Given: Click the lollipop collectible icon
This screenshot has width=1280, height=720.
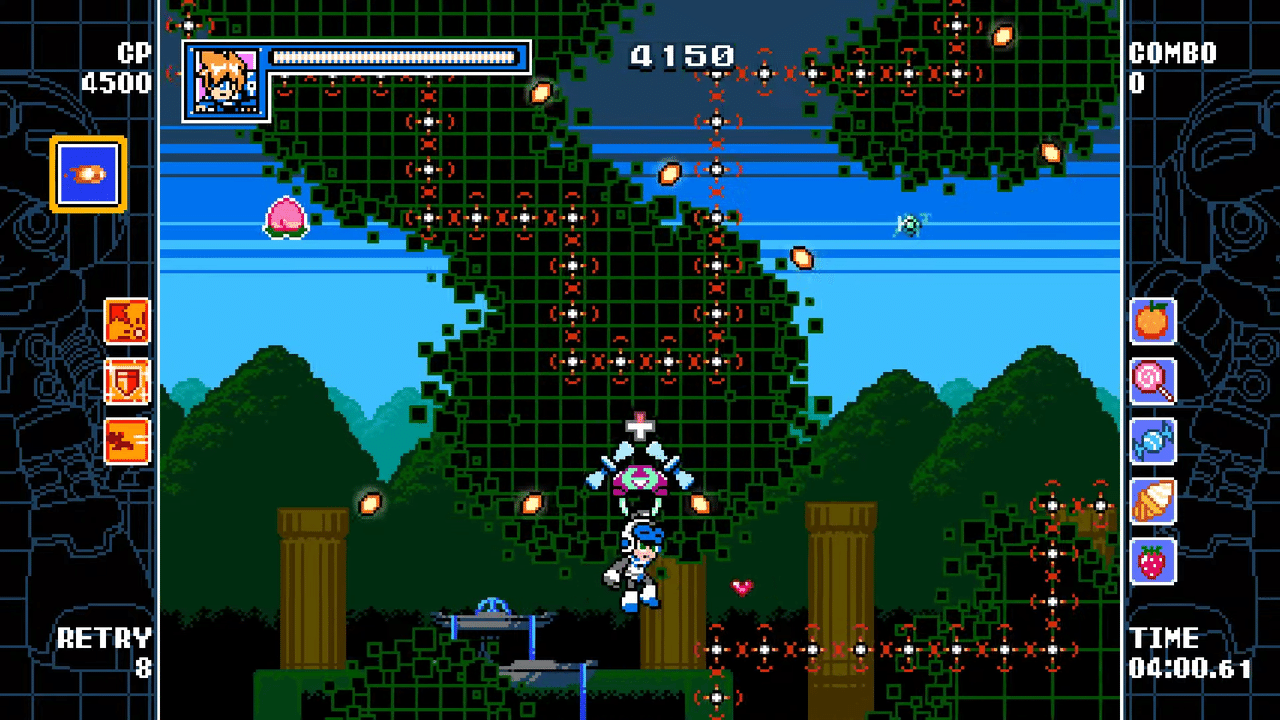Looking at the screenshot, I should point(1152,382).
